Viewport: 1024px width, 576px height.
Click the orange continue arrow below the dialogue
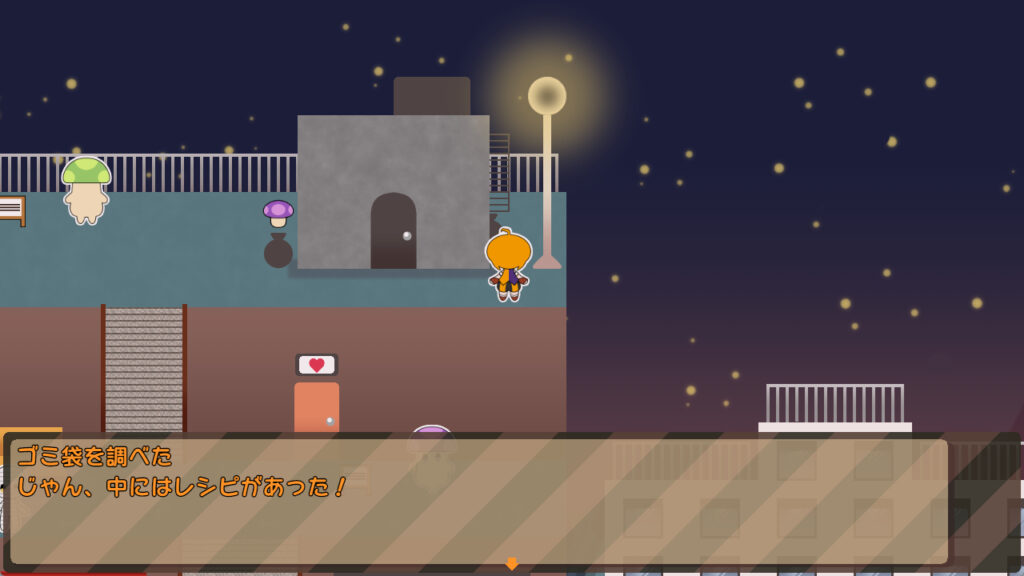pos(512,564)
